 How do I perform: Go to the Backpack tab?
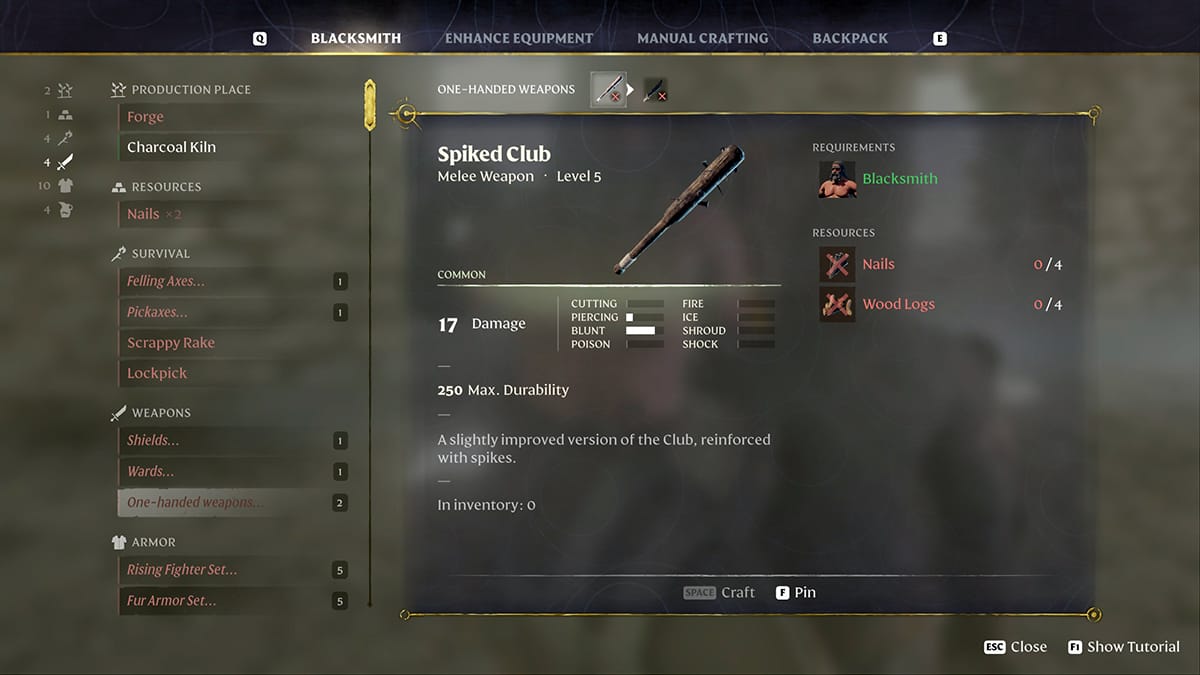[850, 38]
